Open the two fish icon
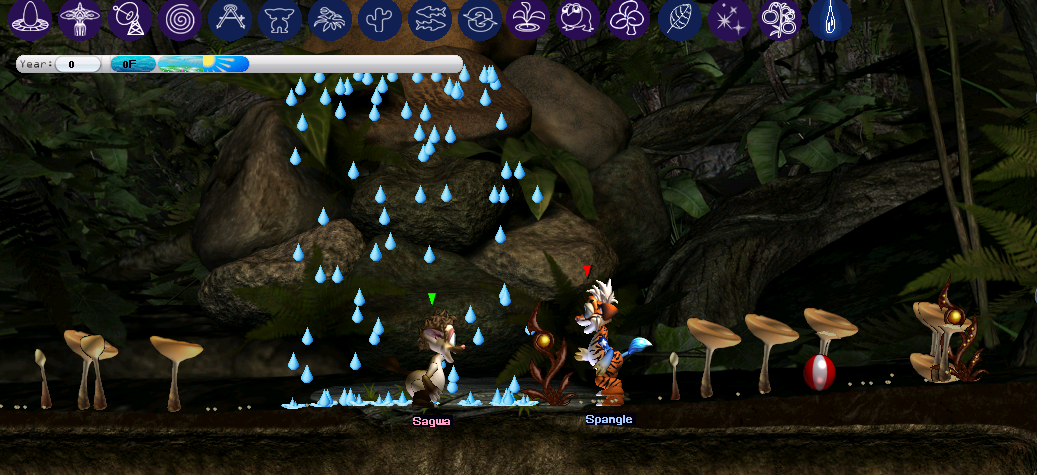 click(x=430, y=19)
